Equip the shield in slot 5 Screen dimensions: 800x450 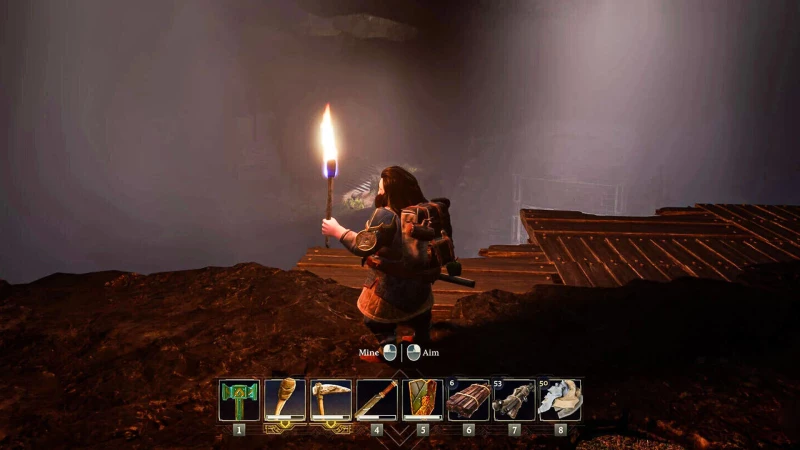pos(423,400)
